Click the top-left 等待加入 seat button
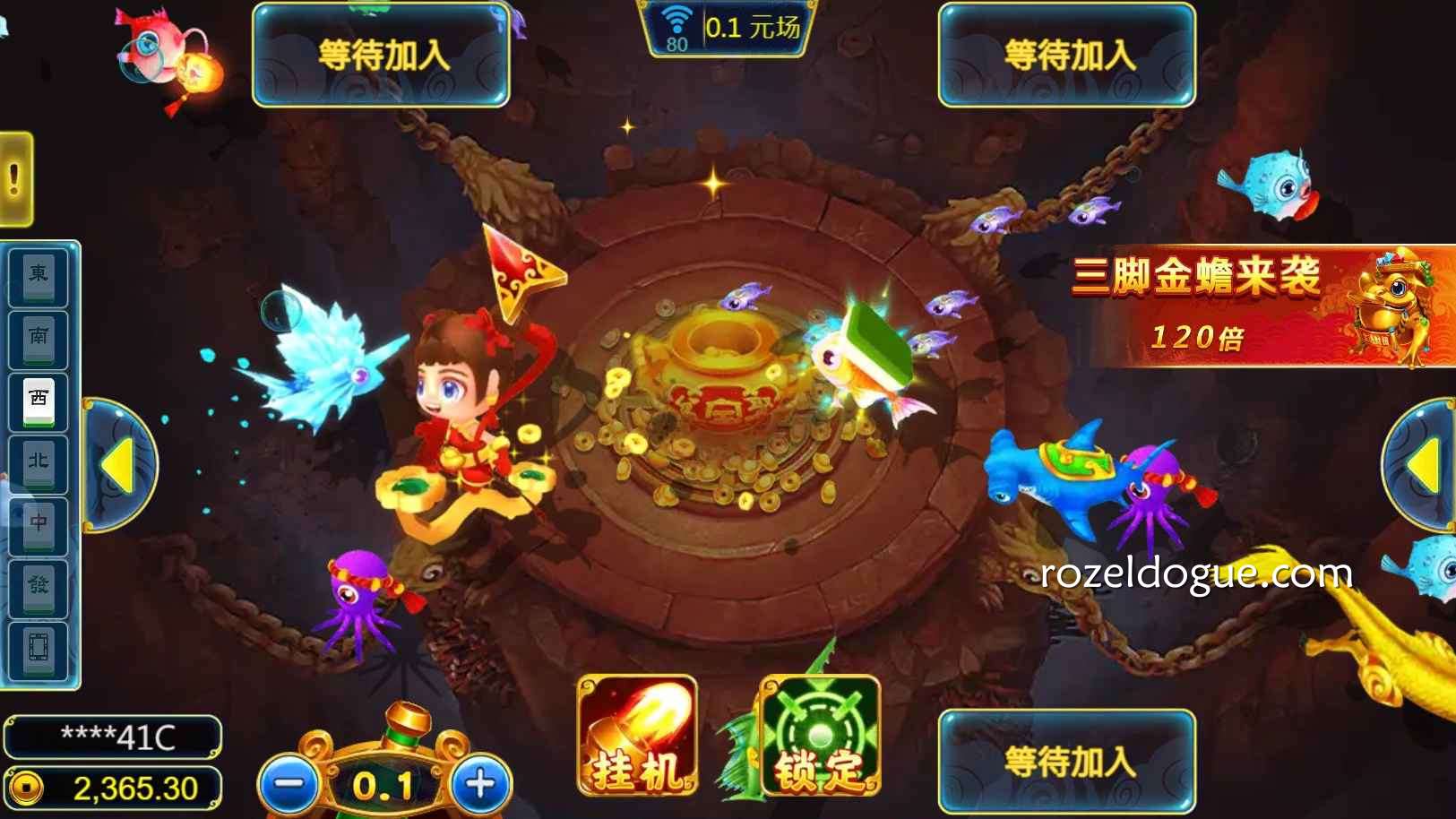1456x819 pixels. coord(378,54)
